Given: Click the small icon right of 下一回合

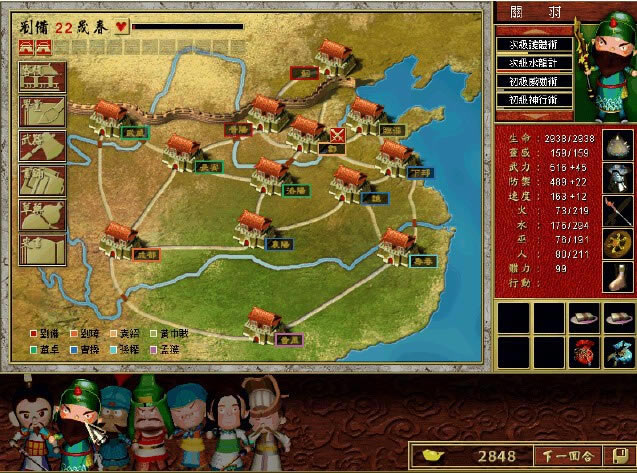Looking at the screenshot, I should [622, 456].
